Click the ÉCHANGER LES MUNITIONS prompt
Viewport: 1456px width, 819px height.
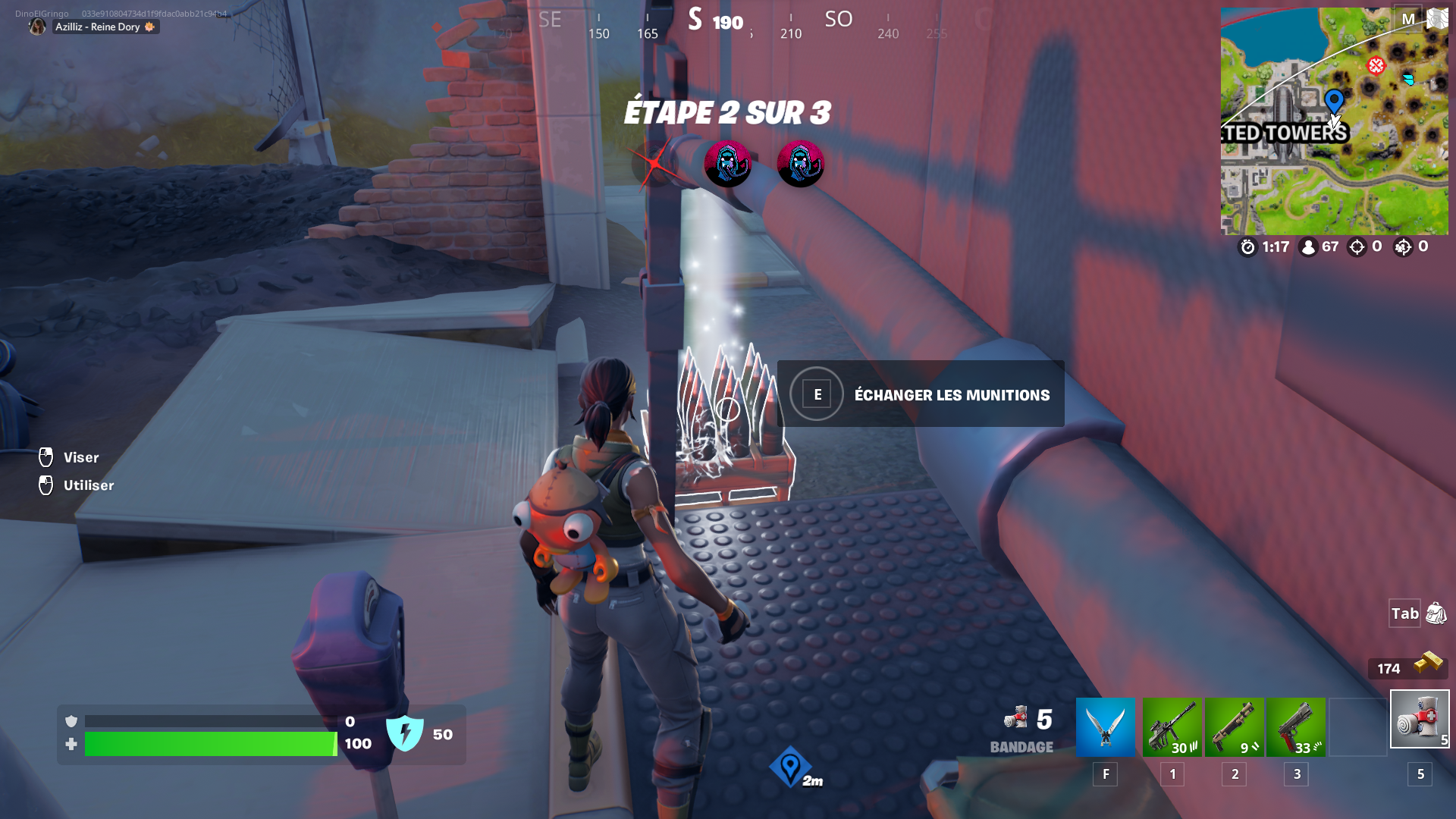point(950,394)
